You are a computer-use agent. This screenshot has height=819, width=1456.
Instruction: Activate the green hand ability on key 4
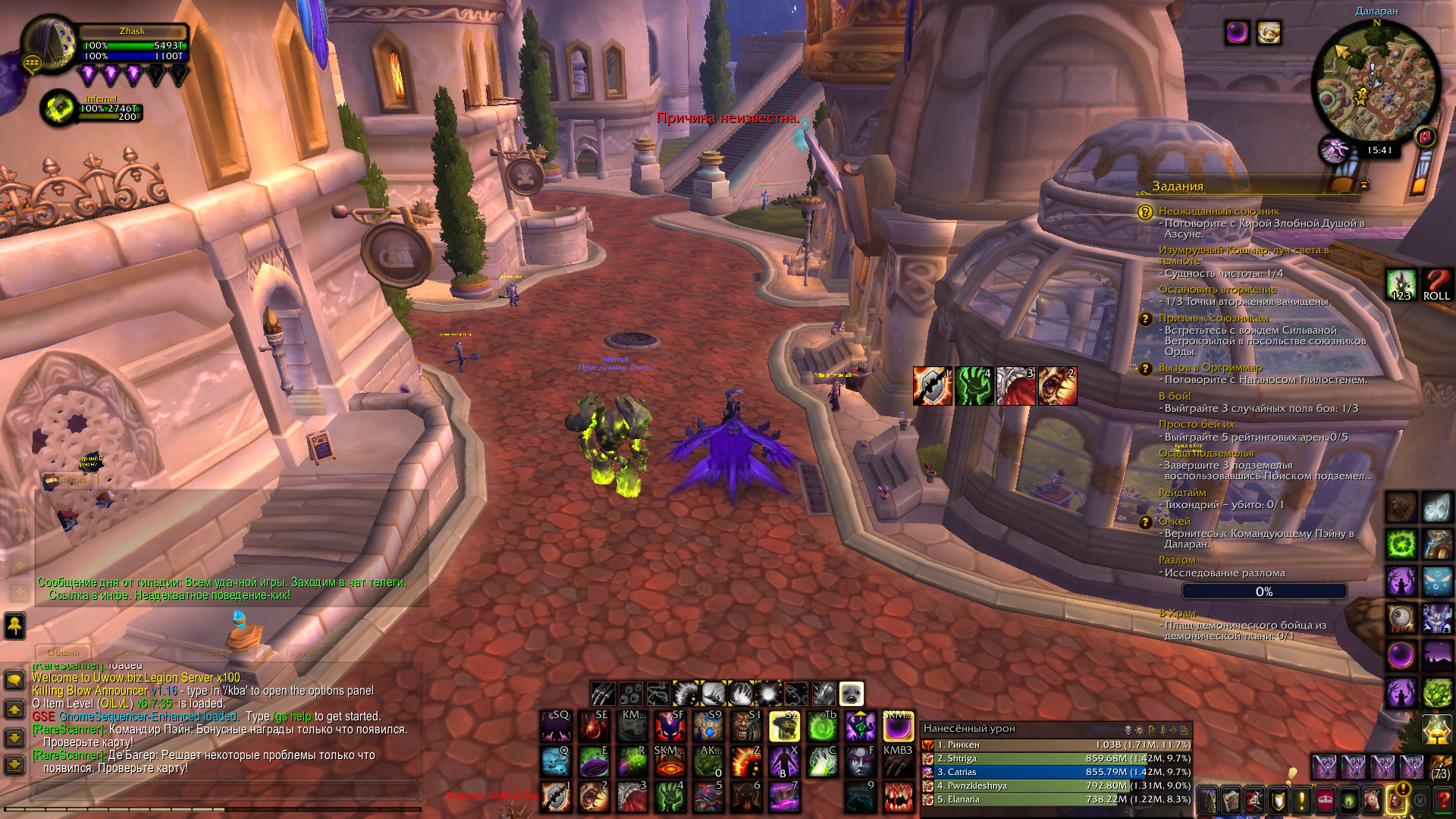click(x=670, y=797)
